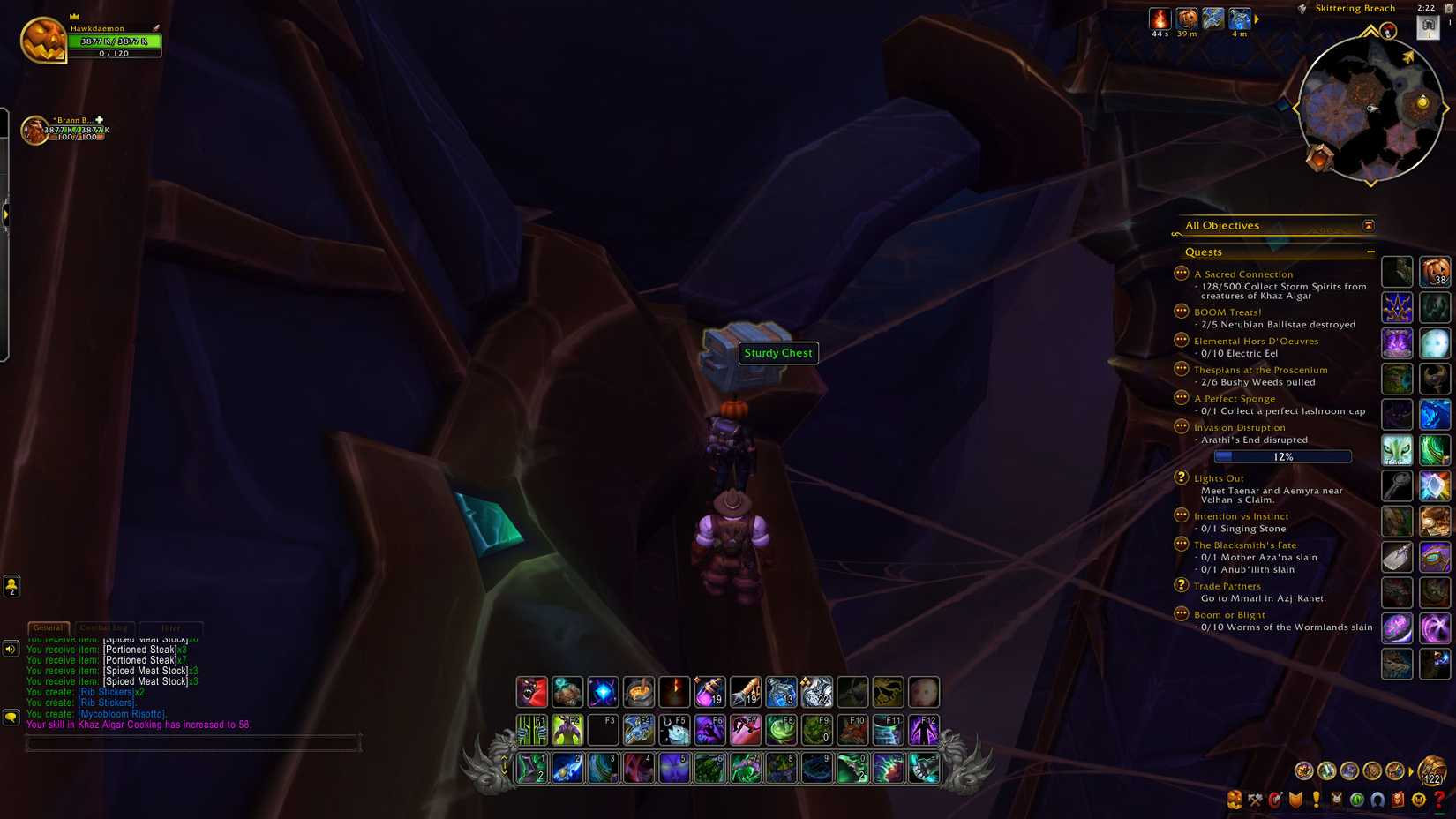1456x819 pixels.
Task: Collapse the buff bar with the arrow toggle
Action: click(x=1257, y=19)
